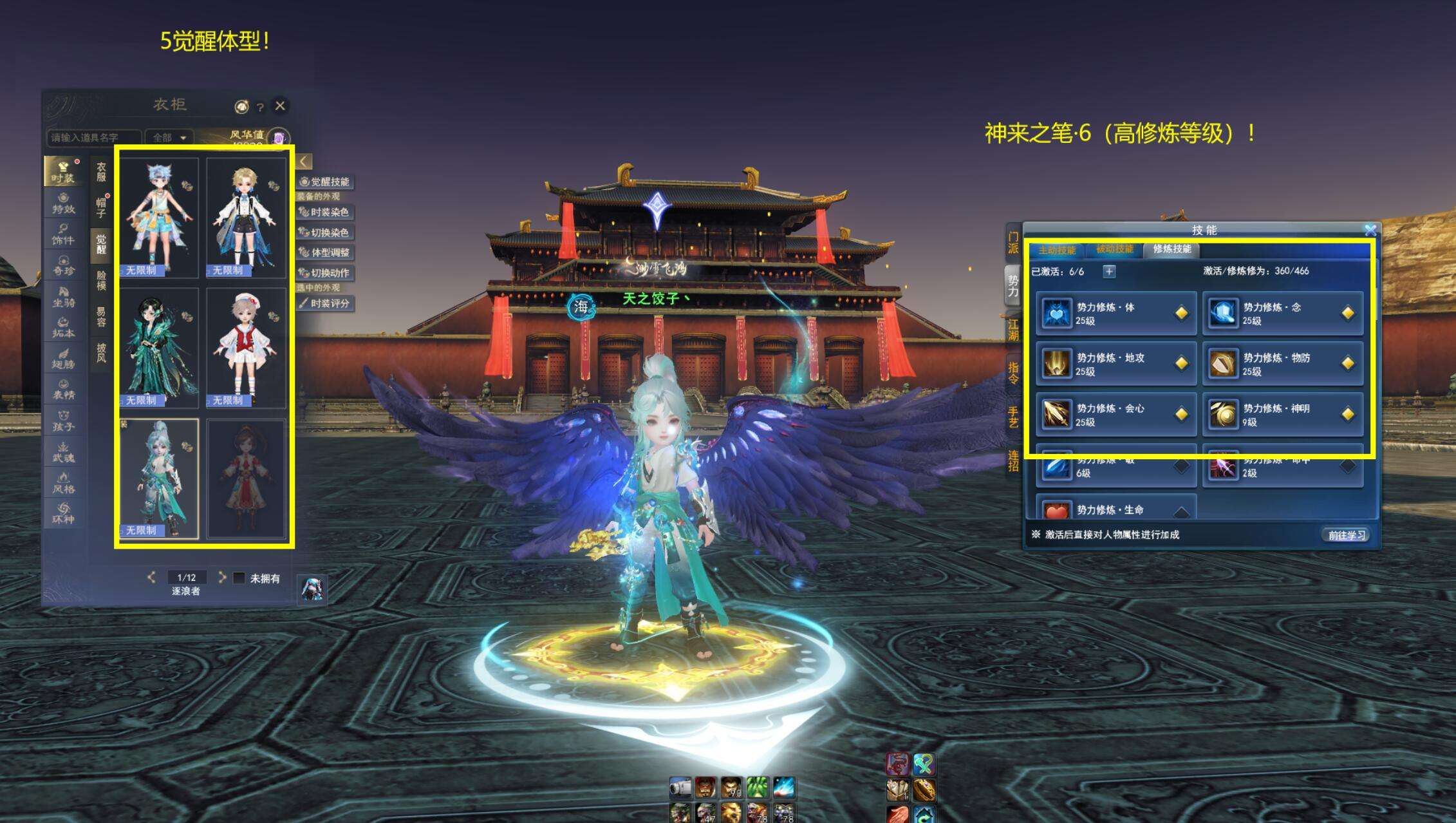Open 体型调整 body adjustment
The height and width of the screenshot is (823, 1456).
point(325,252)
